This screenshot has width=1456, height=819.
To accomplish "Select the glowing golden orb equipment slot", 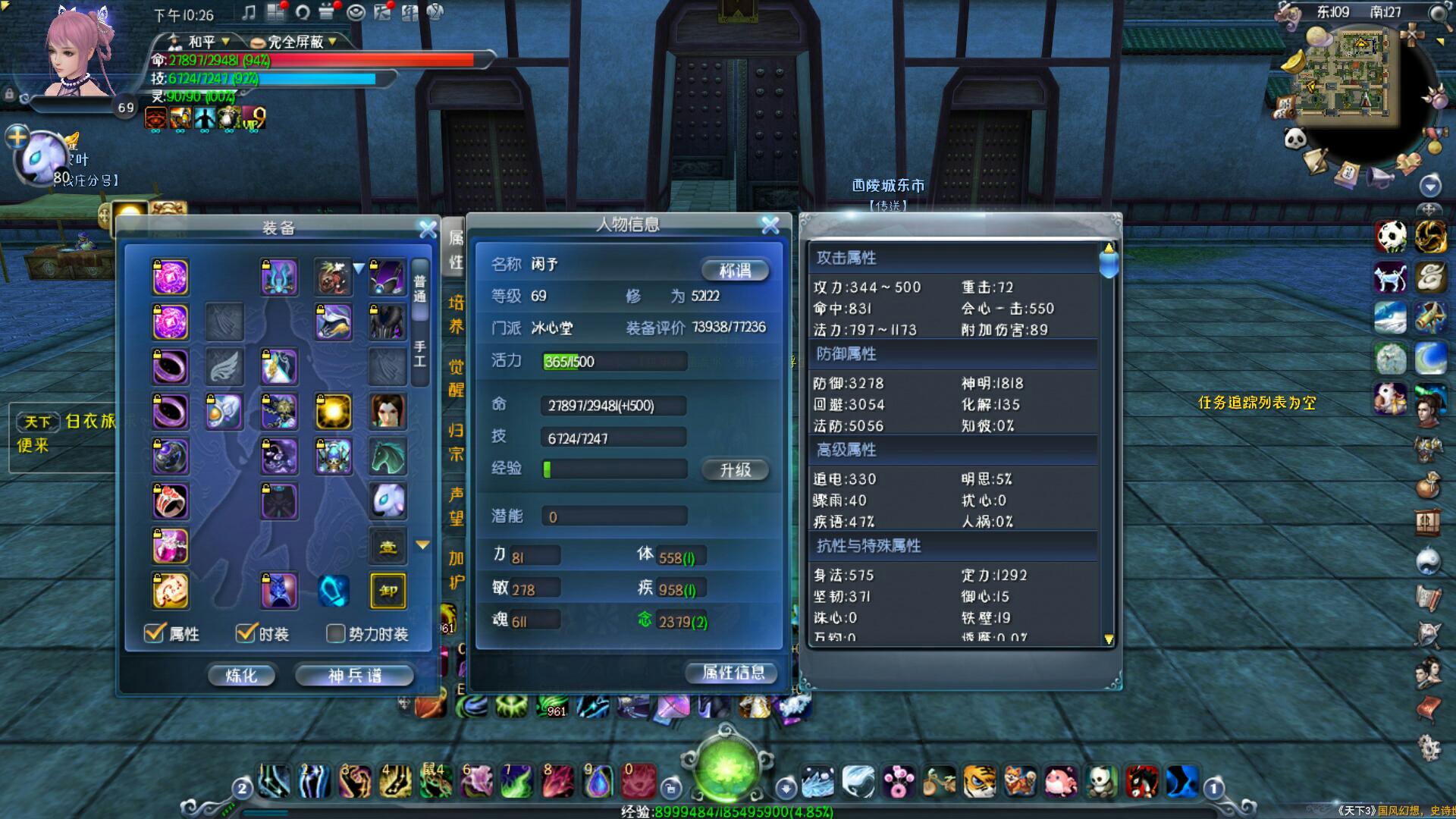I will pyautogui.click(x=333, y=412).
